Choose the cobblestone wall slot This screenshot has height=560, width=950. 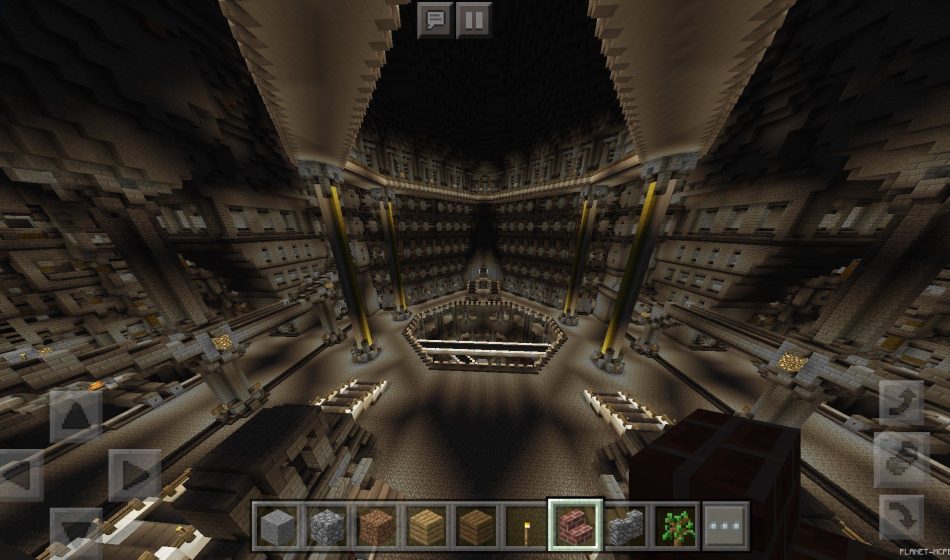(626, 526)
